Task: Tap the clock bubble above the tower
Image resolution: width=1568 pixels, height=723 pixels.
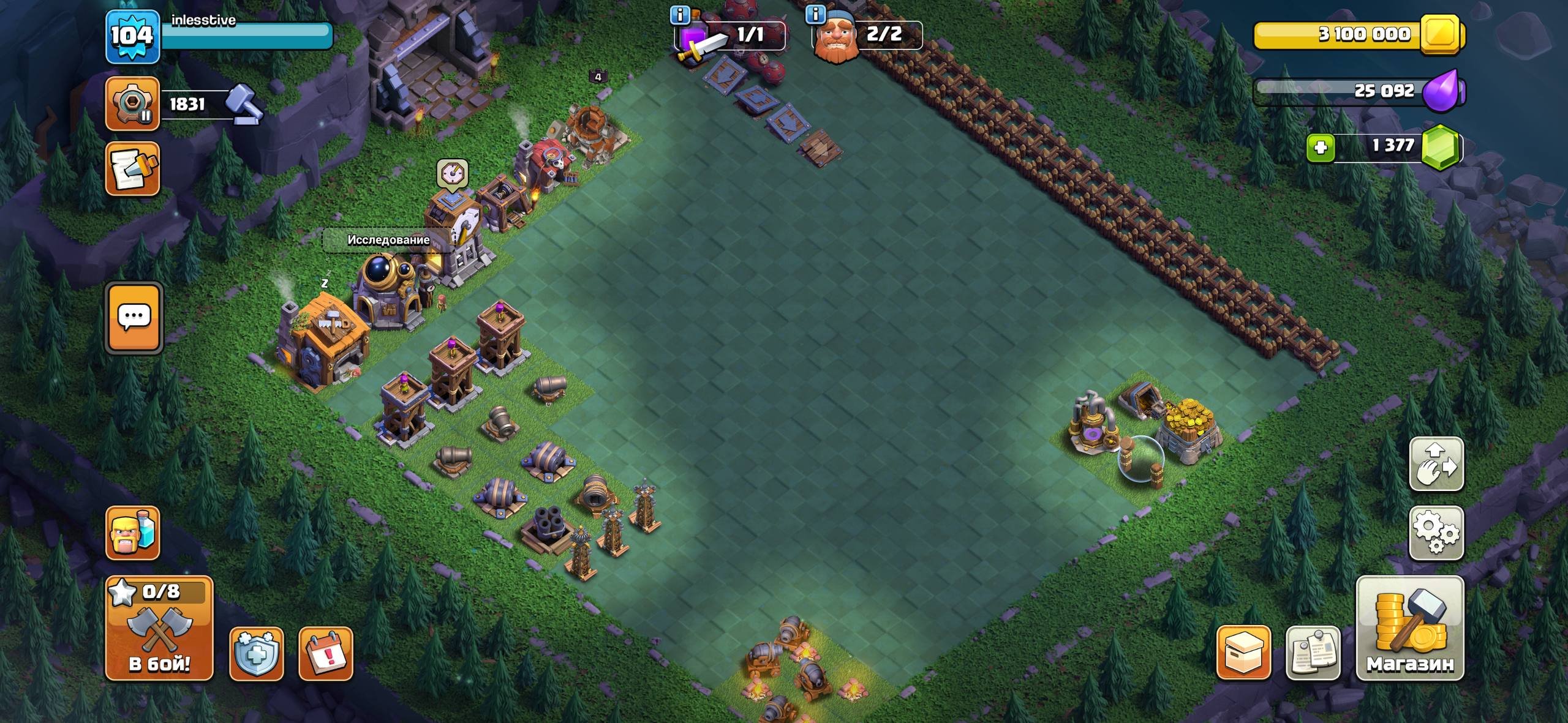Action: click(453, 173)
